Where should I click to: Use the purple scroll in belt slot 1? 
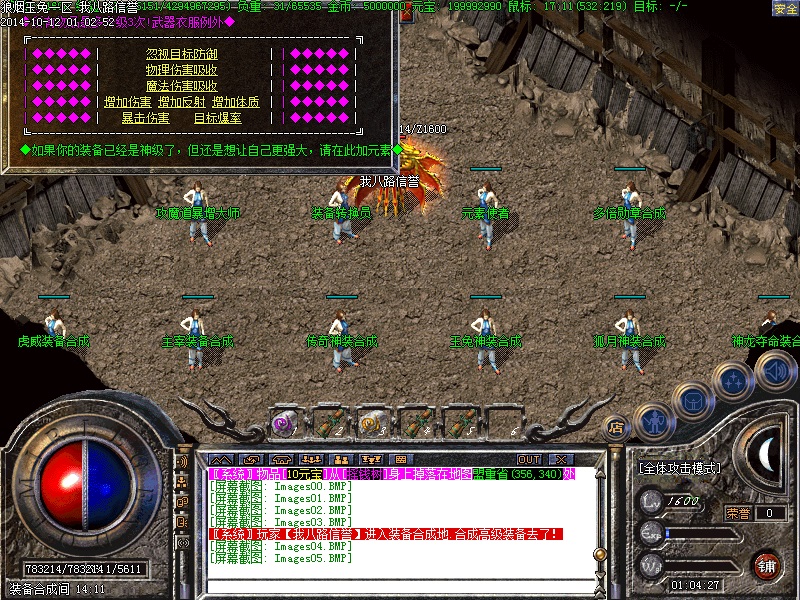tap(283, 422)
